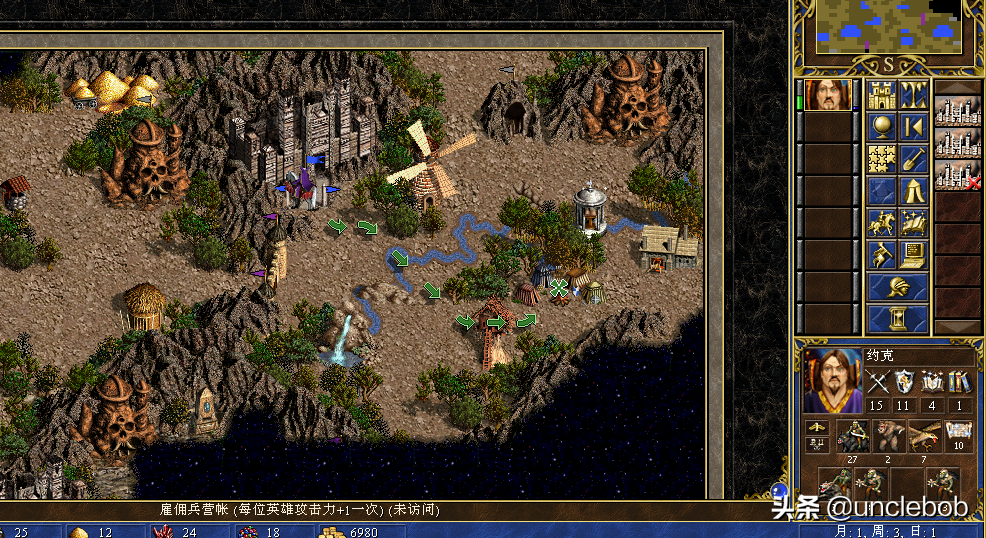Open the puzzle map button
The image size is (986, 538).
point(881,158)
